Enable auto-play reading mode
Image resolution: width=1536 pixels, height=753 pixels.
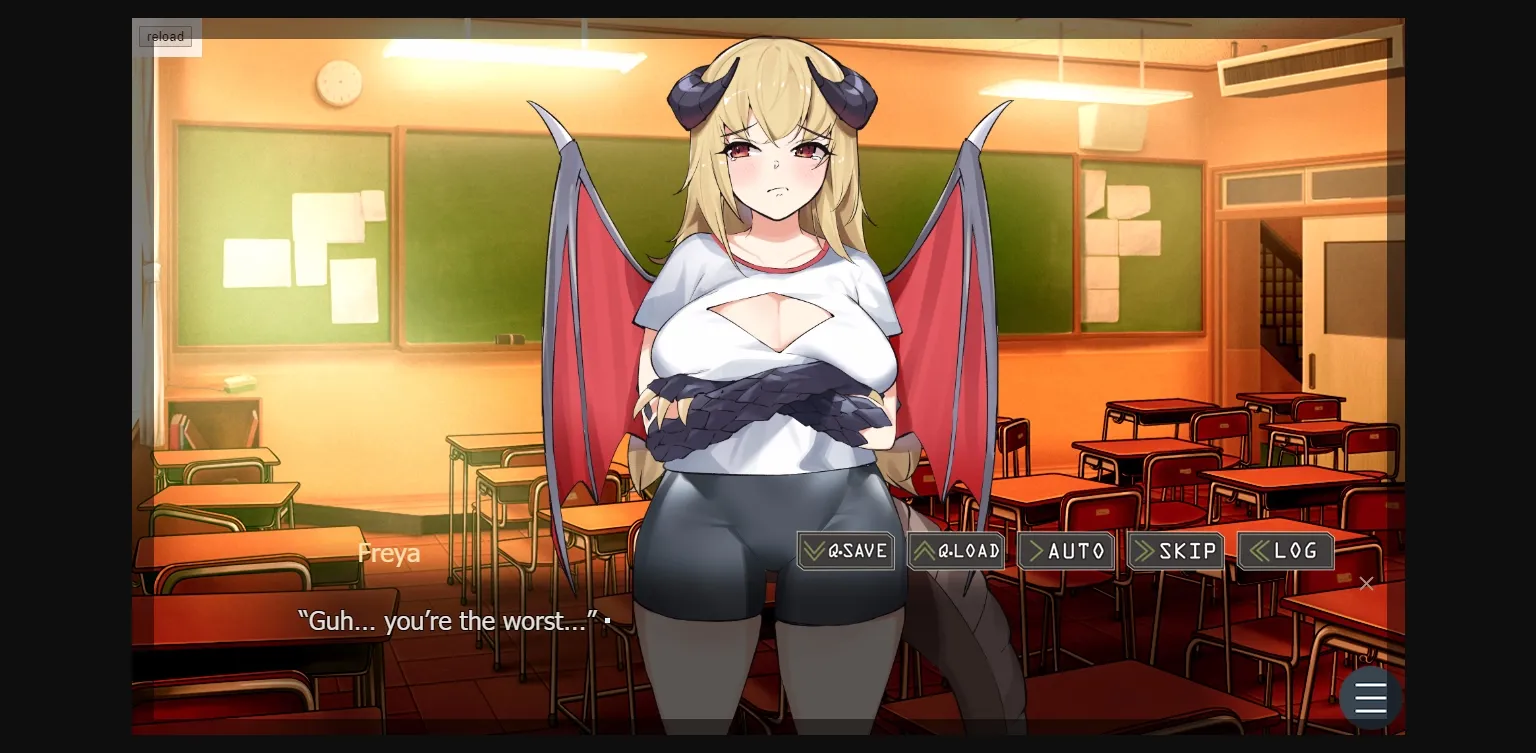1066,550
